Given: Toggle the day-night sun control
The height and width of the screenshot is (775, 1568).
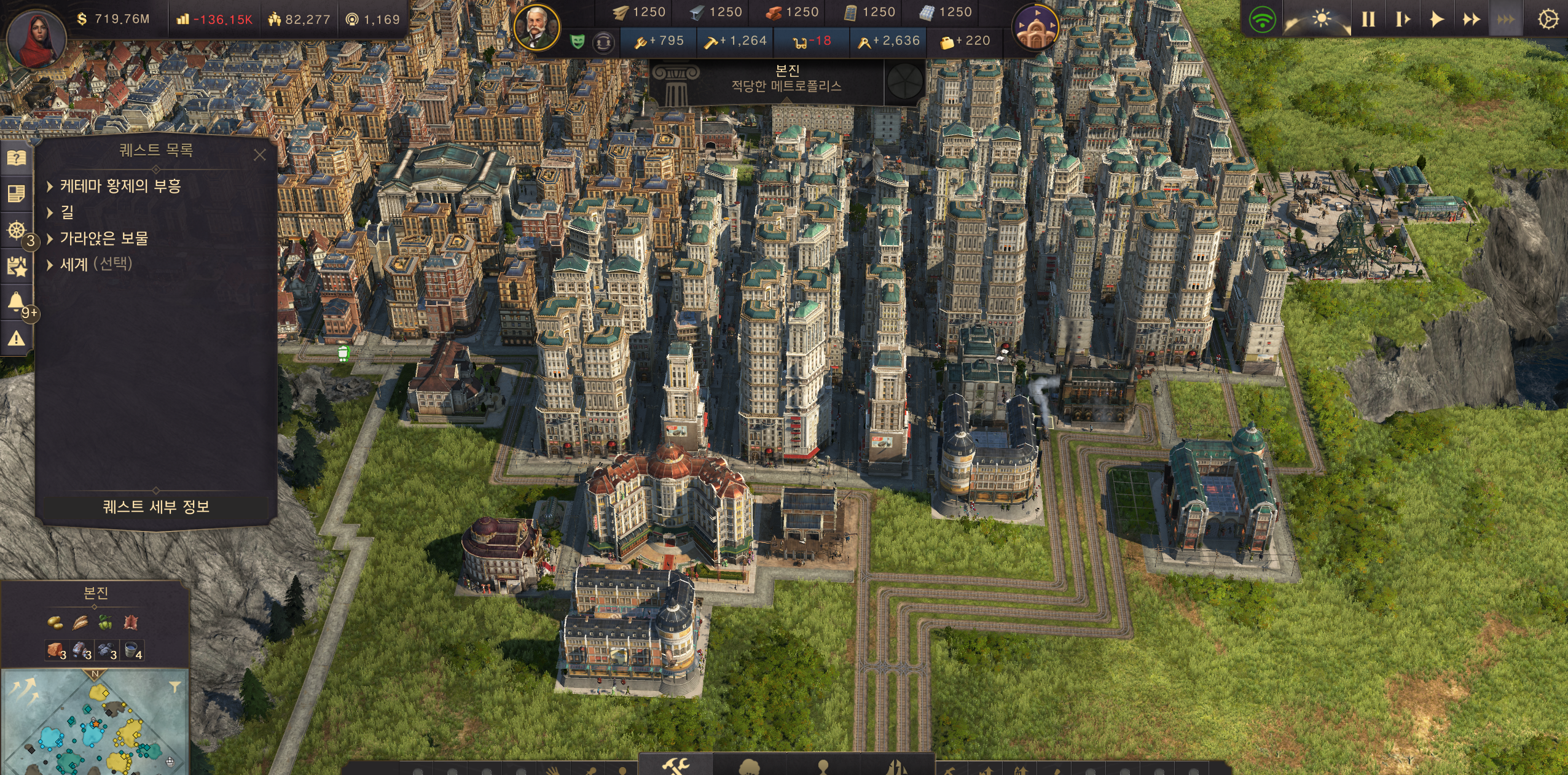Looking at the screenshot, I should point(1321,20).
